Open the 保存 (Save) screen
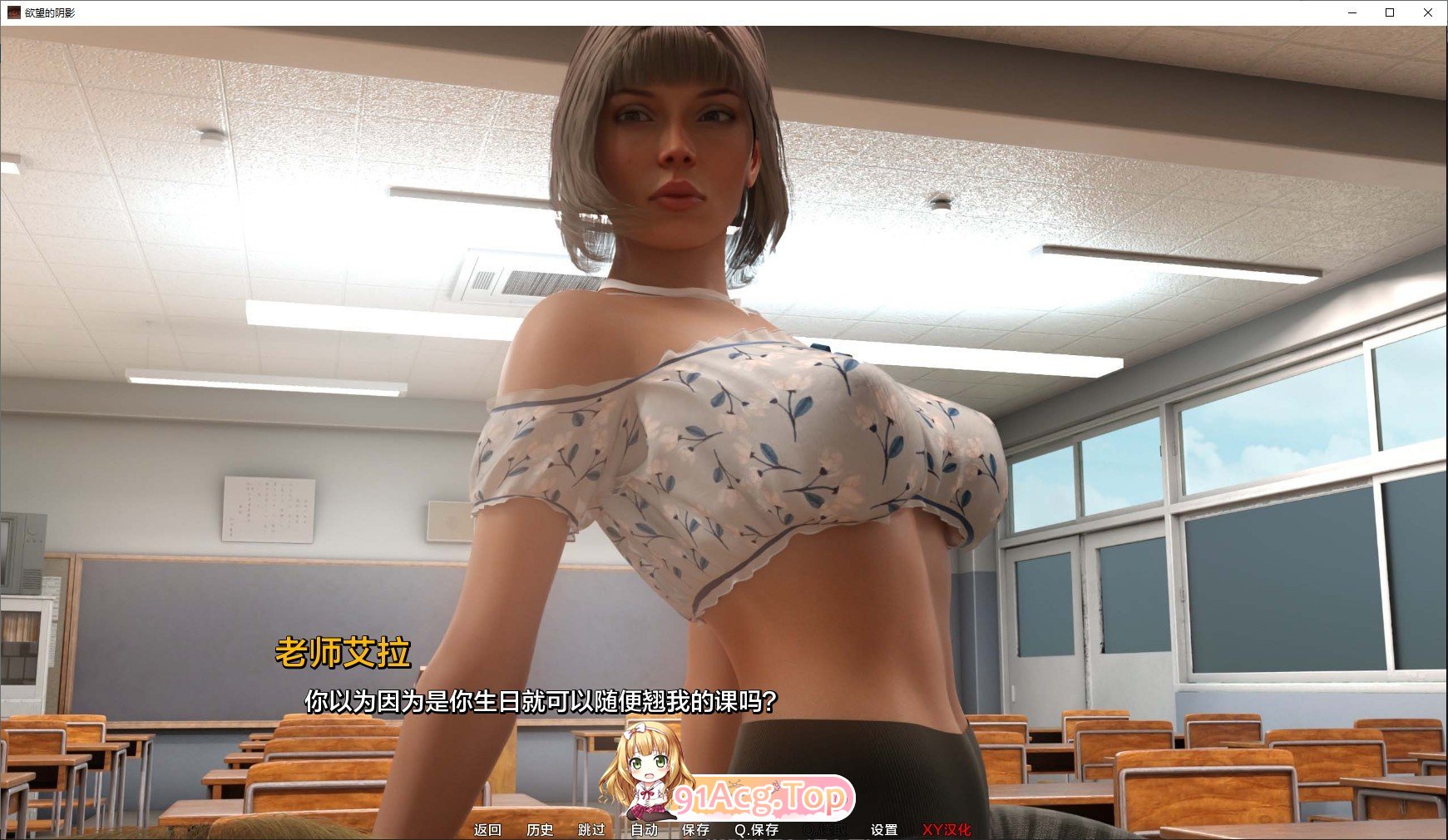Image resolution: width=1448 pixels, height=840 pixels. point(695,829)
